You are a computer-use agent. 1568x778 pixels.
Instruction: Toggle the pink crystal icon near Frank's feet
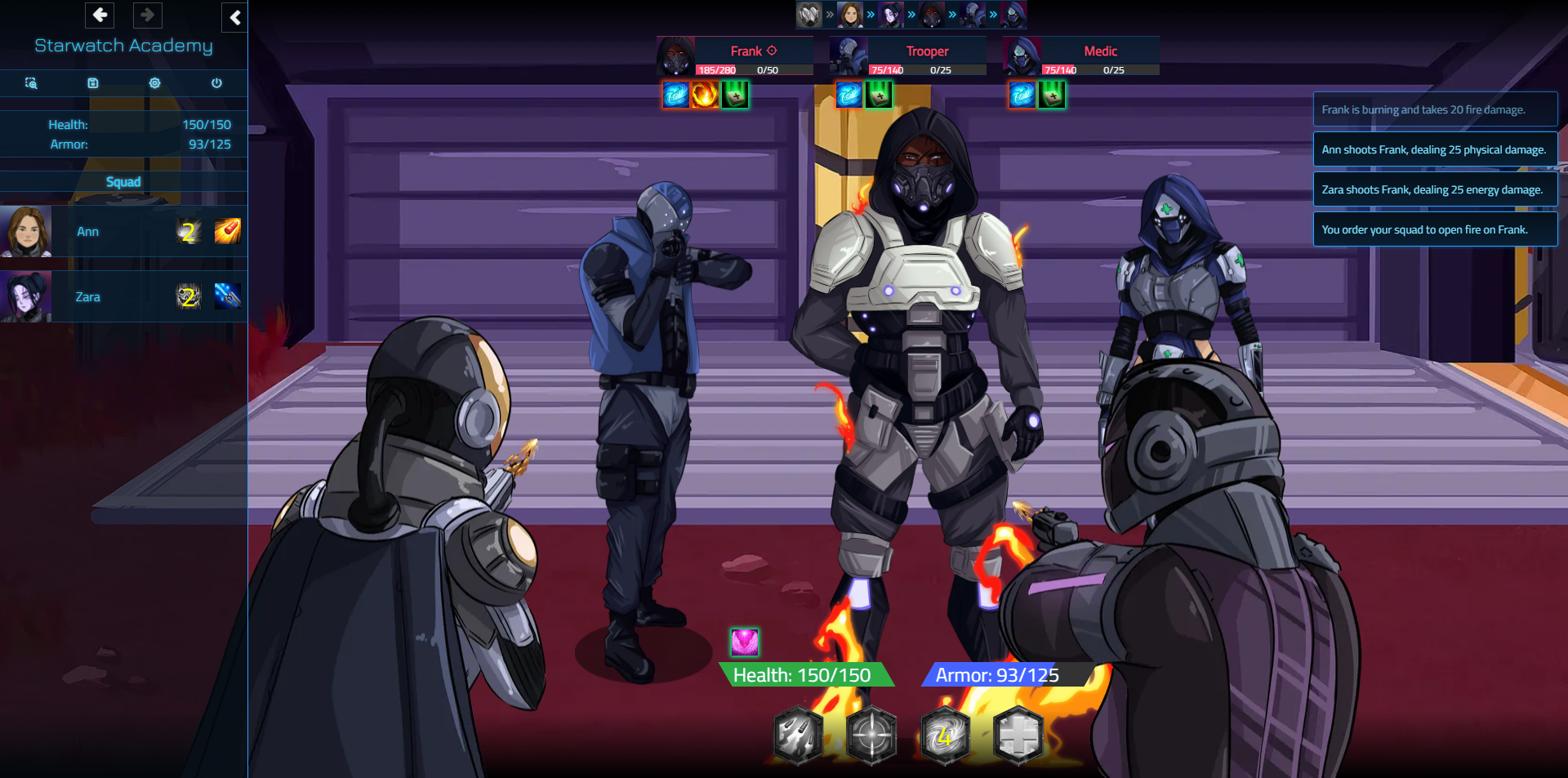tap(743, 642)
